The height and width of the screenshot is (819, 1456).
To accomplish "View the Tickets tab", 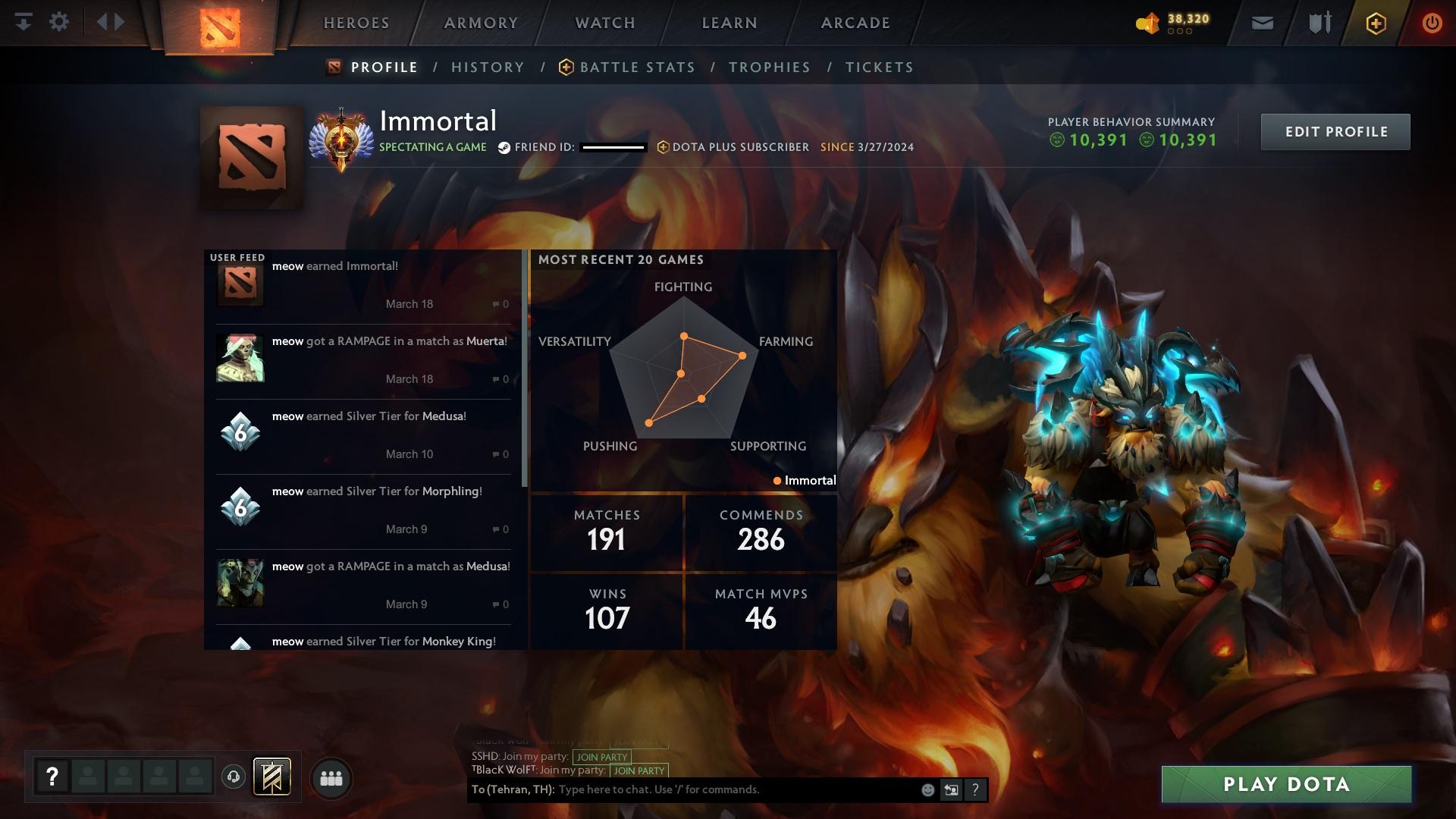I will 879,67.
